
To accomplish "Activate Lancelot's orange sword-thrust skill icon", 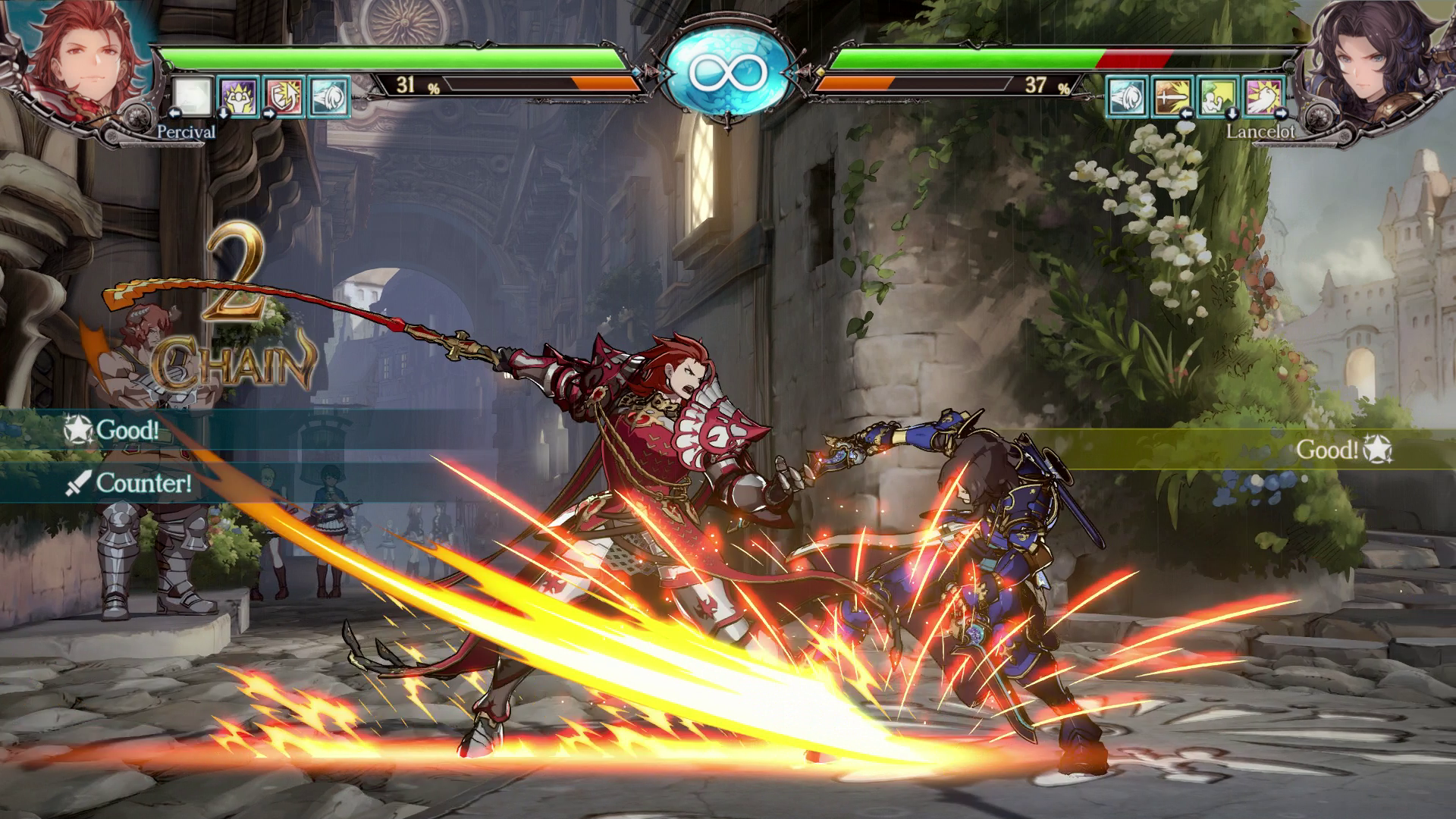I will [1172, 97].
